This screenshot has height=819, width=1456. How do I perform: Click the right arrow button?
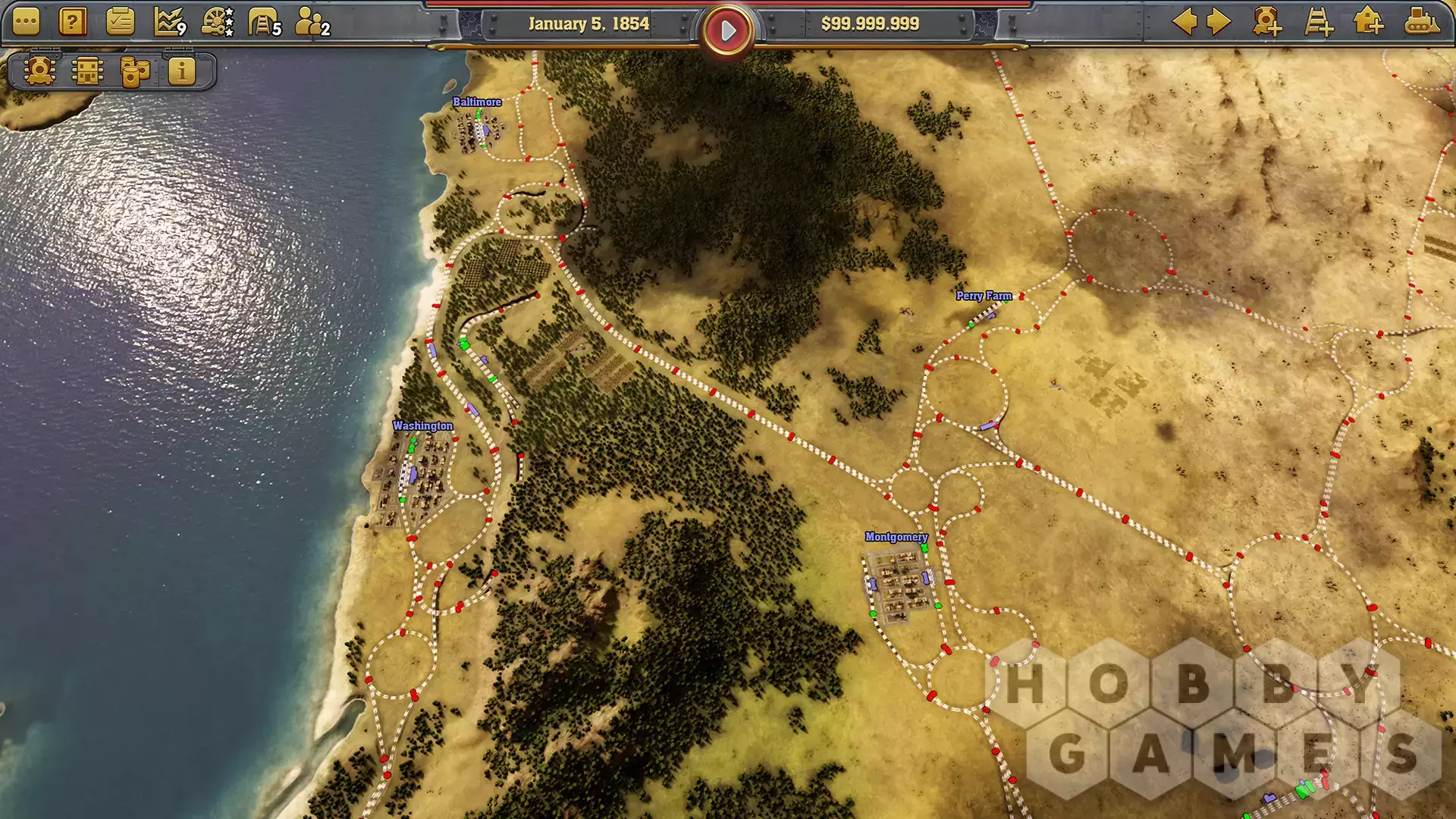(x=1219, y=22)
